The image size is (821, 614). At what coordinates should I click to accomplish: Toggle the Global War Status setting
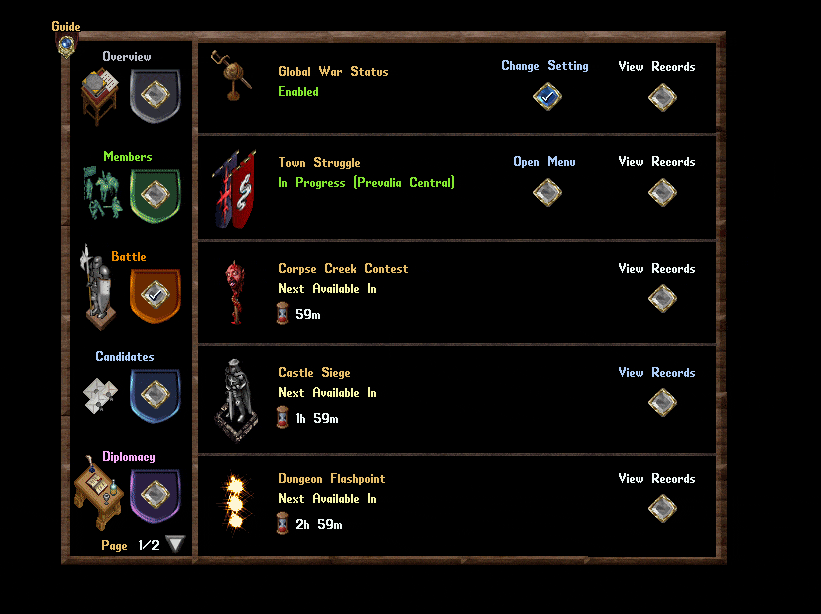(x=547, y=96)
